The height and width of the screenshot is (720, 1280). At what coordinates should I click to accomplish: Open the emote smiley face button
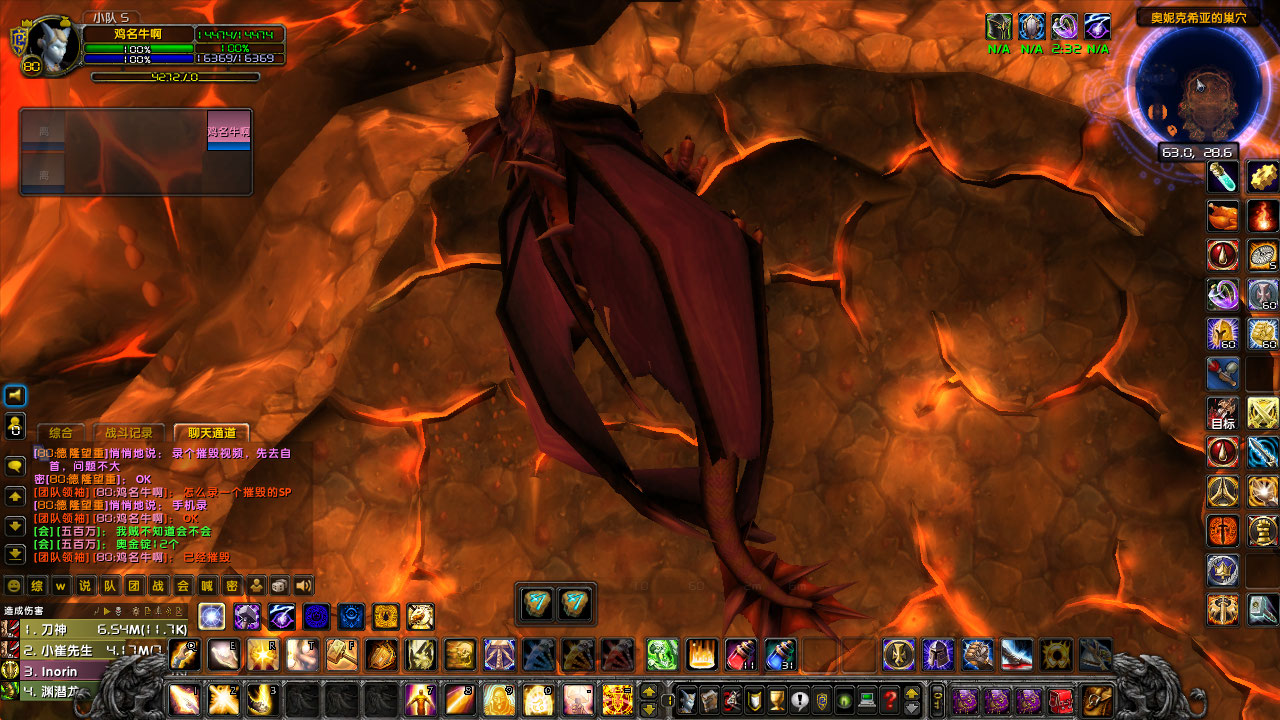tap(14, 586)
